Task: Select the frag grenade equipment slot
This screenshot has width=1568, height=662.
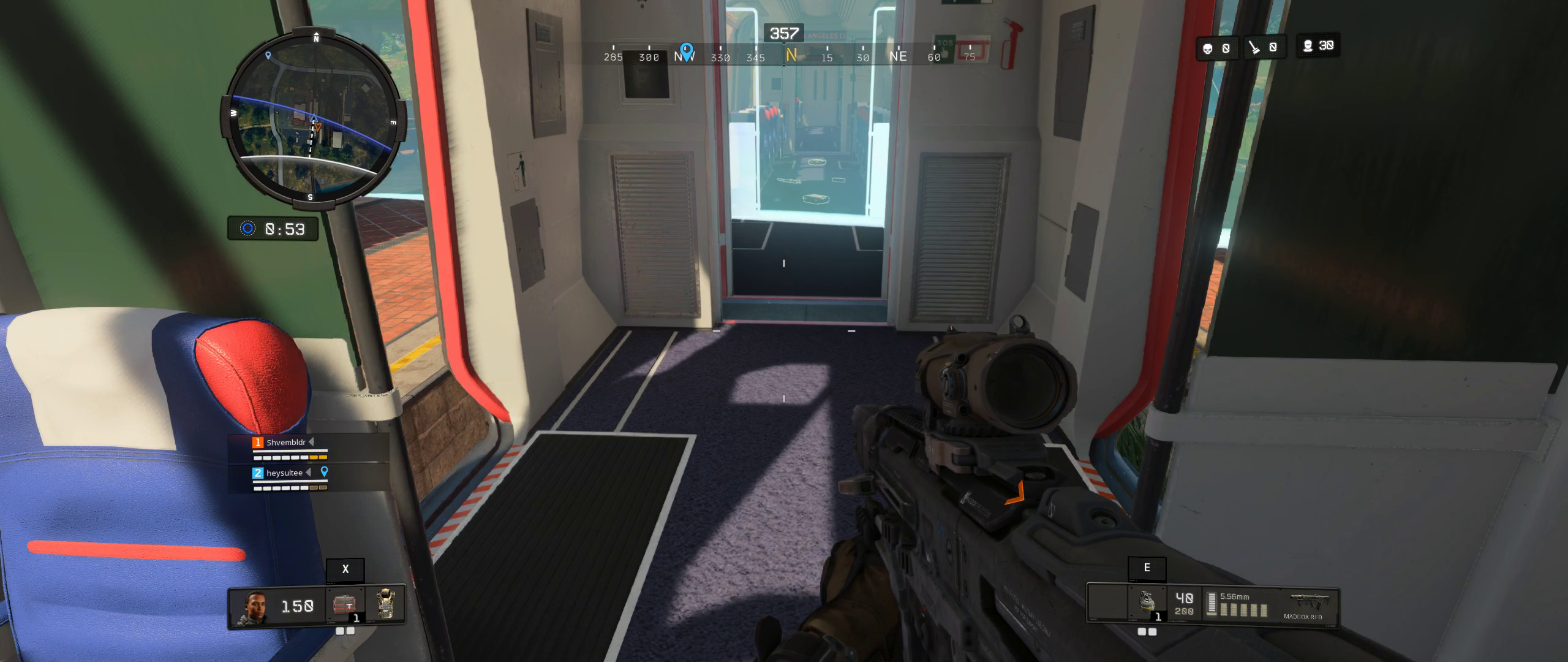Action: (1147, 603)
